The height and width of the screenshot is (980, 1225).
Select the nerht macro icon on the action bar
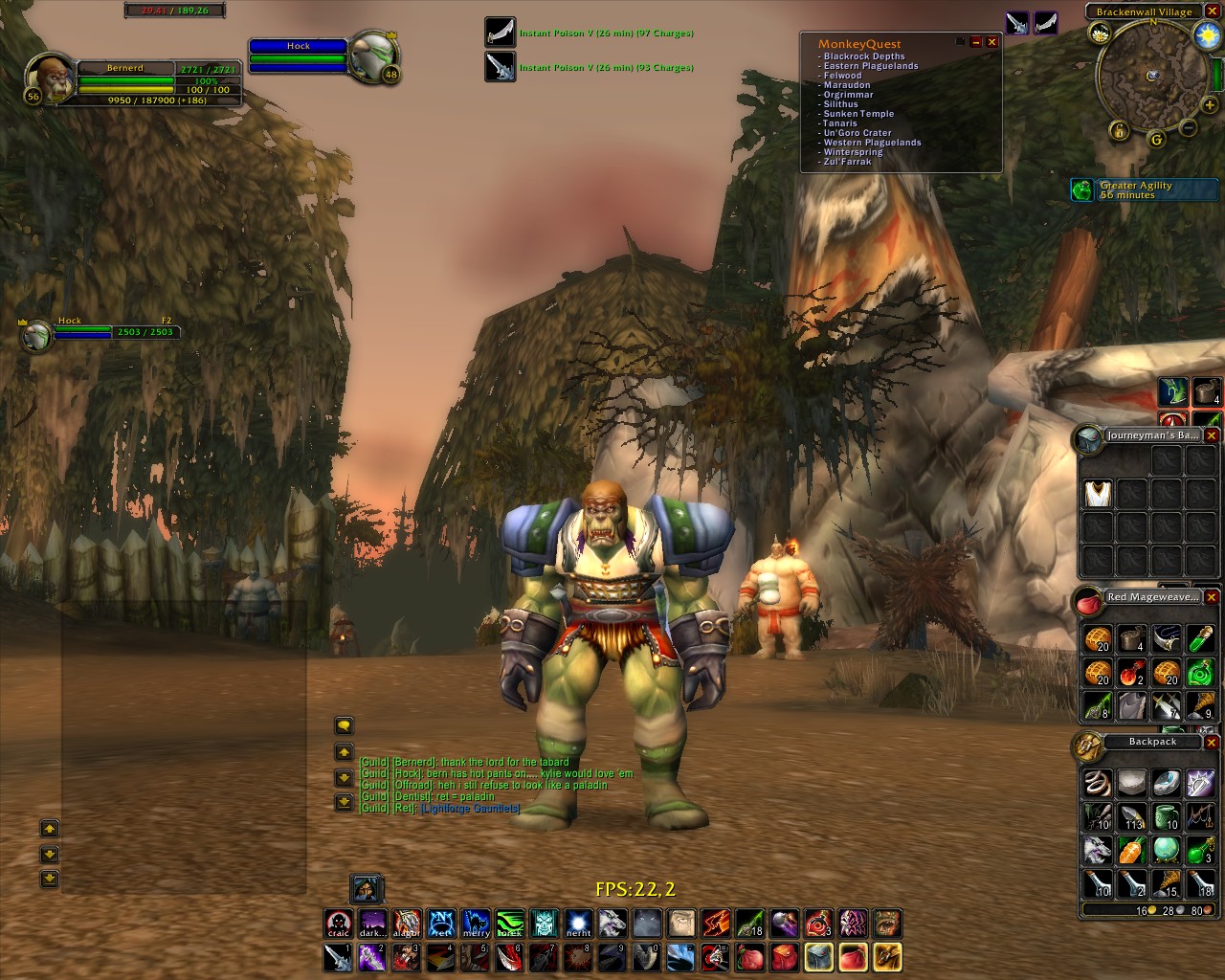[x=579, y=922]
